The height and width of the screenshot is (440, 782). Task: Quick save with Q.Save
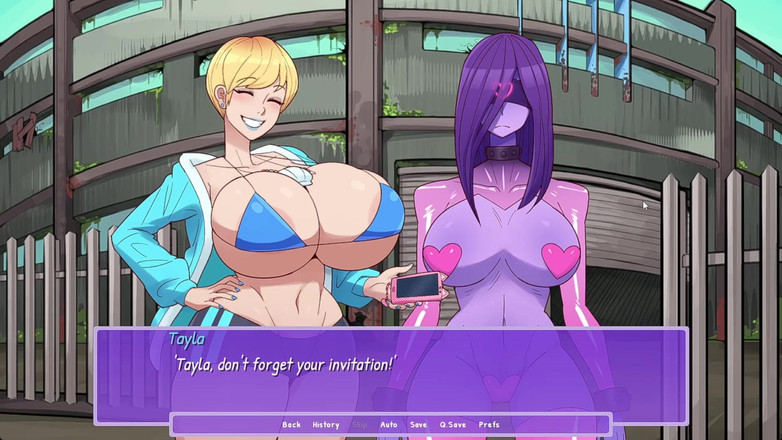(x=452, y=425)
